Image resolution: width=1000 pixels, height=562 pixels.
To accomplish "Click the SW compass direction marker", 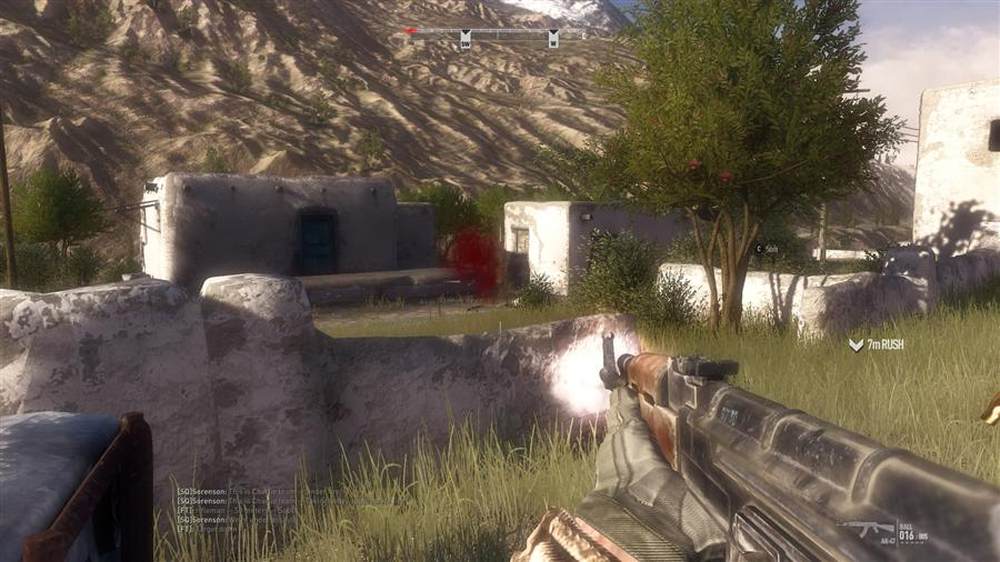I will [465, 39].
